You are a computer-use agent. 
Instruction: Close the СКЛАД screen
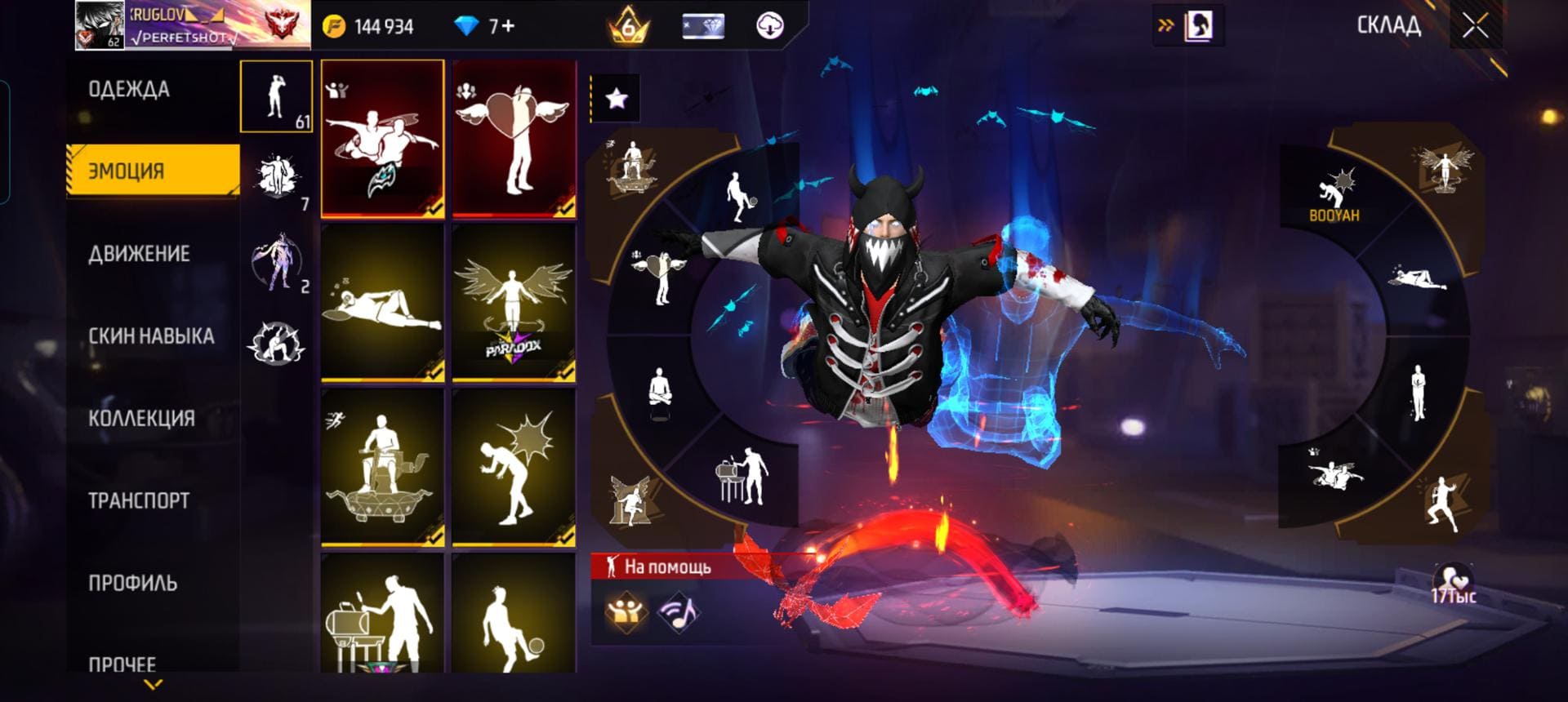pos(1475,26)
